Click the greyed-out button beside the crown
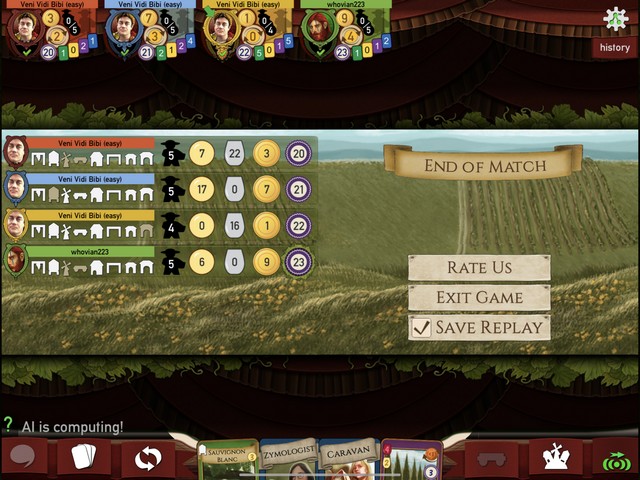The image size is (640, 480). click(493, 459)
